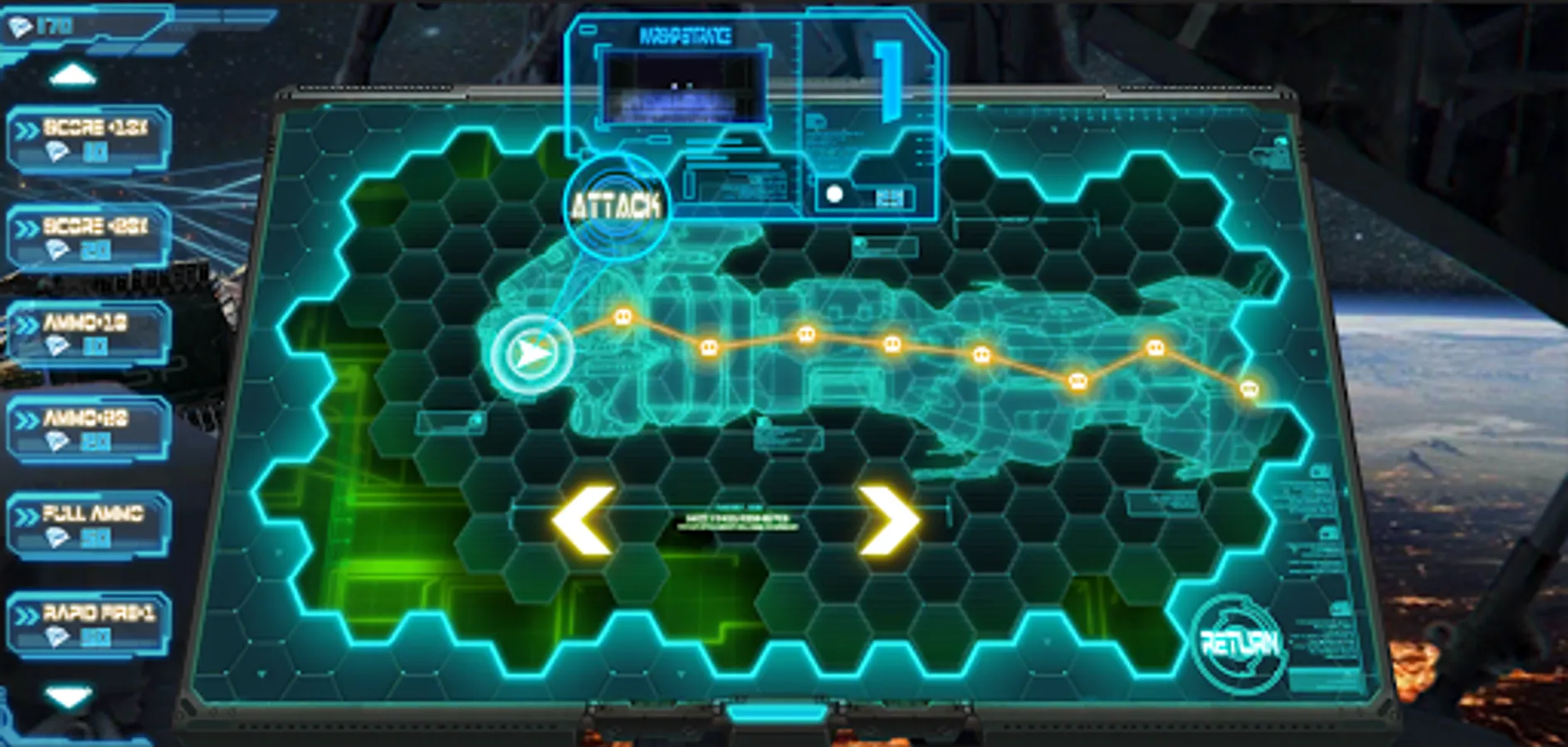Click the warship preview thumbnail in the stance panel
Image resolution: width=1568 pixels, height=747 pixels.
point(684,89)
